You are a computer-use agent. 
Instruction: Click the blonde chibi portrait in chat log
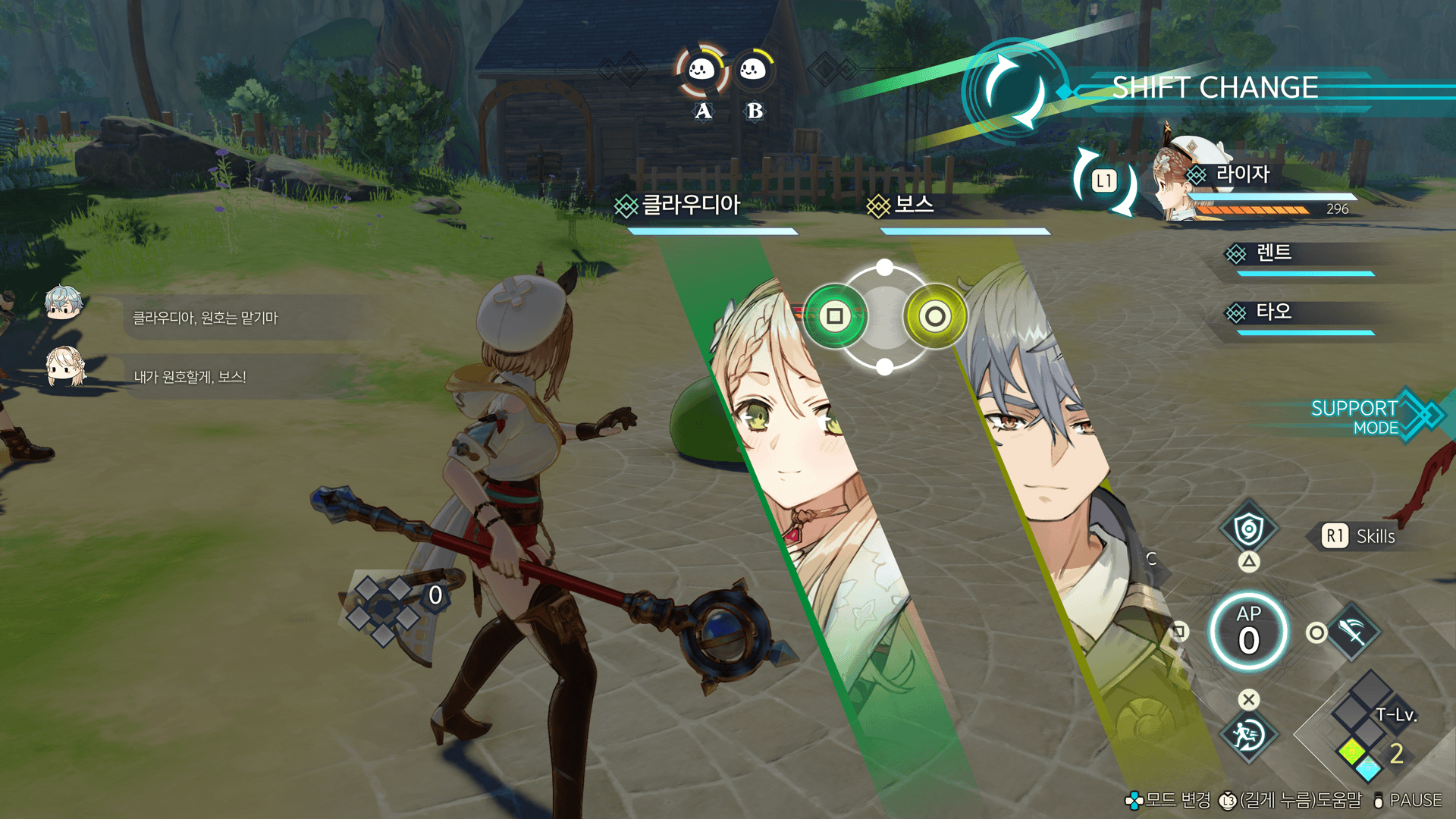[x=65, y=366]
